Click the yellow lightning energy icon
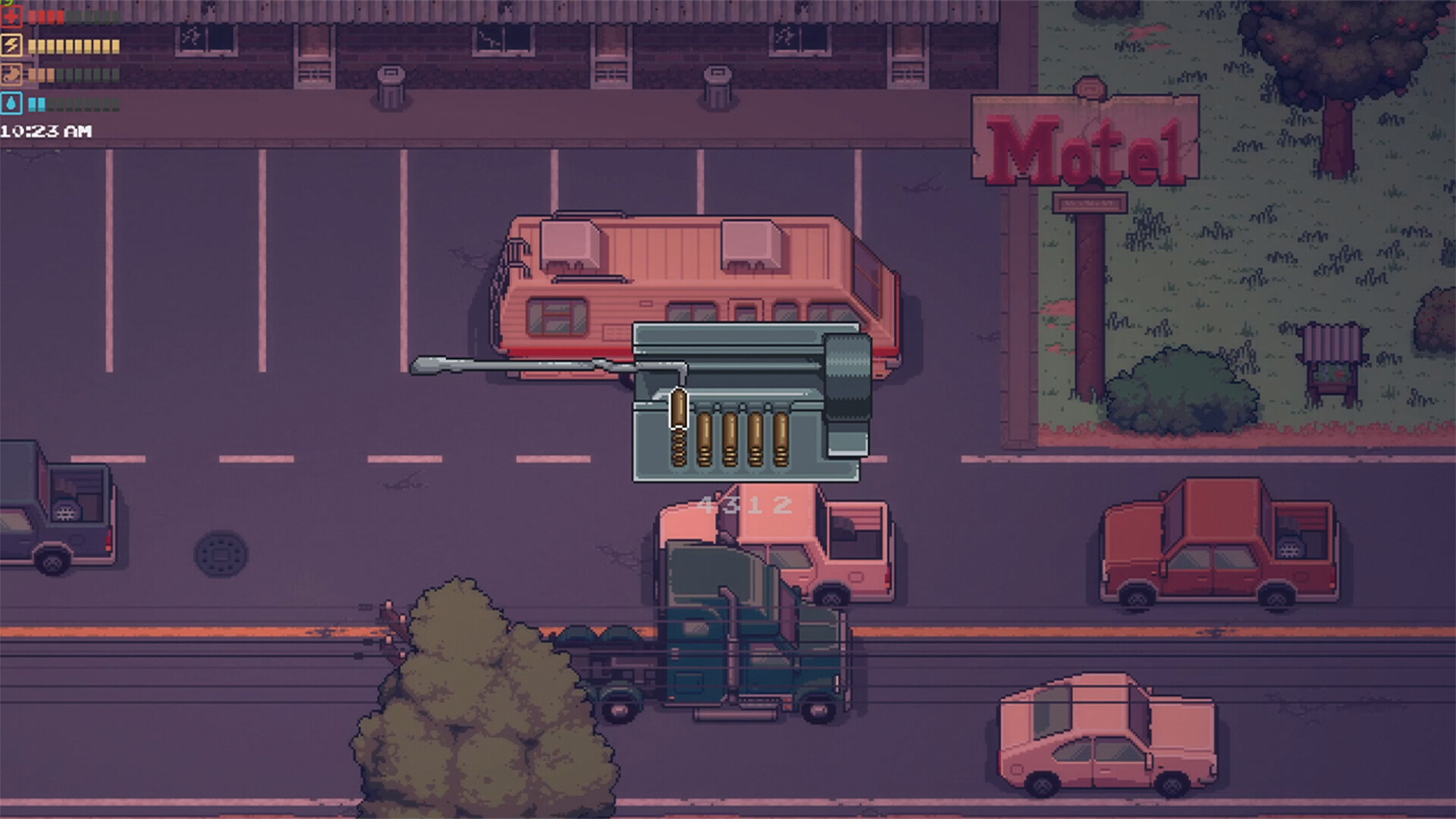Viewport: 1456px width, 819px height. coord(11,44)
